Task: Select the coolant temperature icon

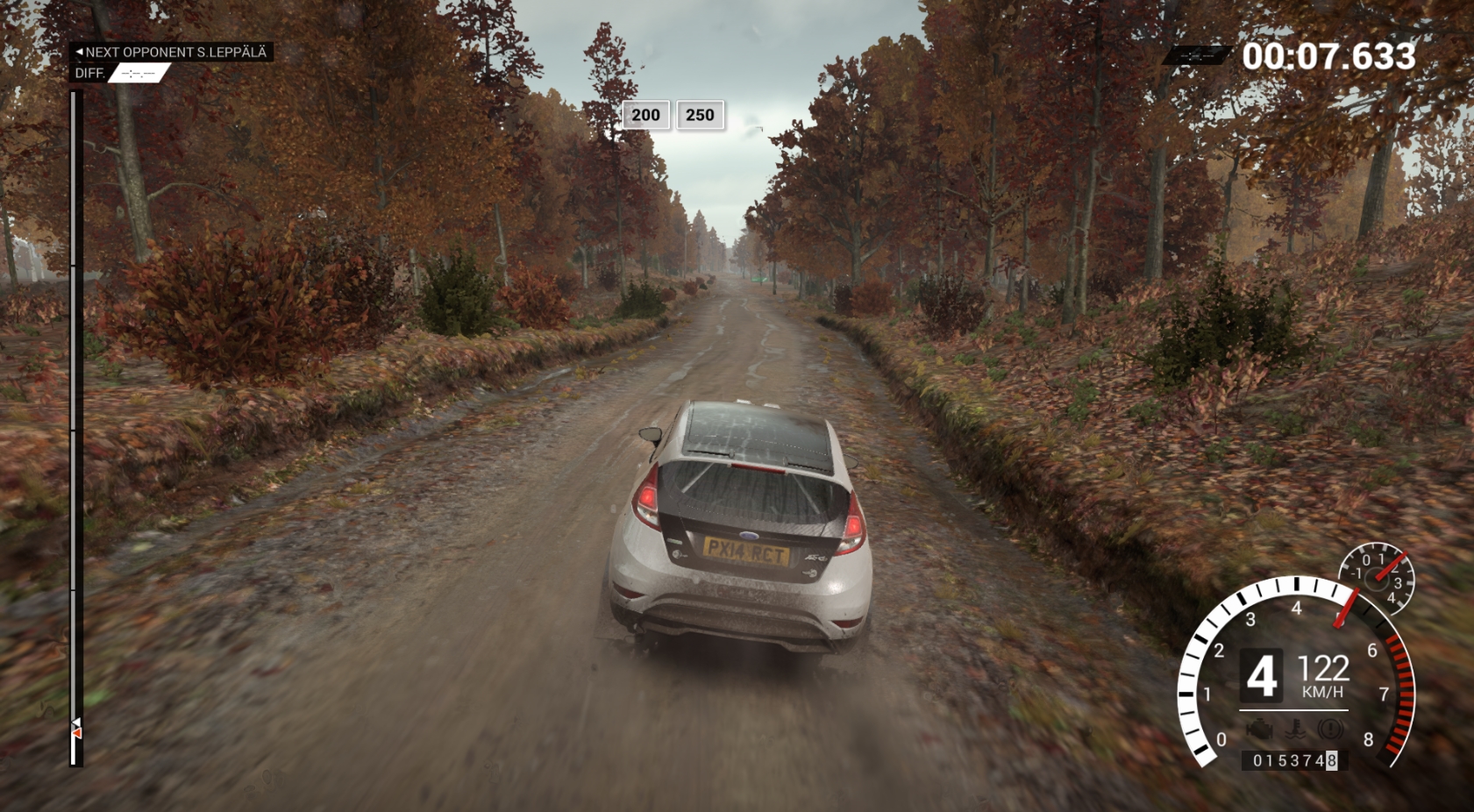Action: click(1297, 728)
